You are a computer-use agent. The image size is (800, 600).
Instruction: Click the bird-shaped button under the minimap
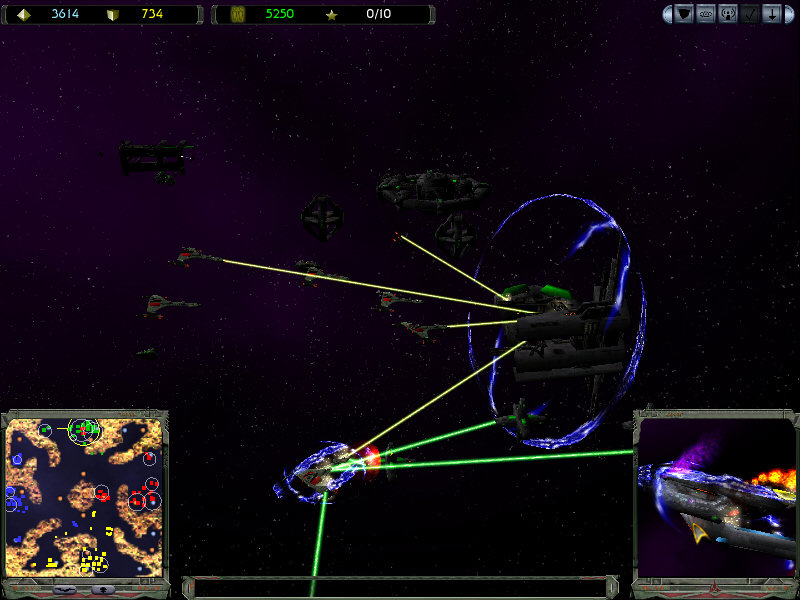(62, 589)
